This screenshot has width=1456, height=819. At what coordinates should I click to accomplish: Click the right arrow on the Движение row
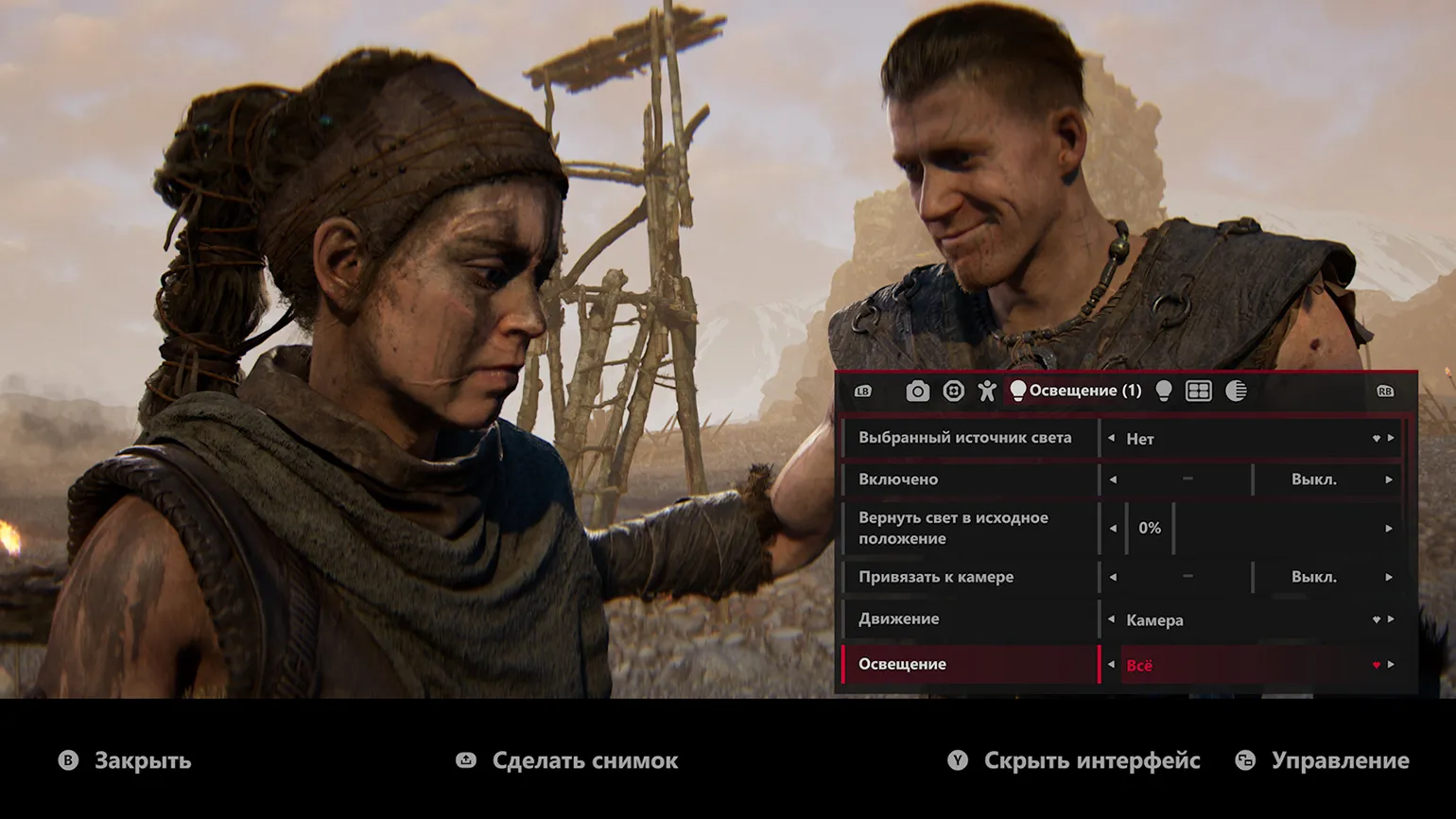(1391, 619)
